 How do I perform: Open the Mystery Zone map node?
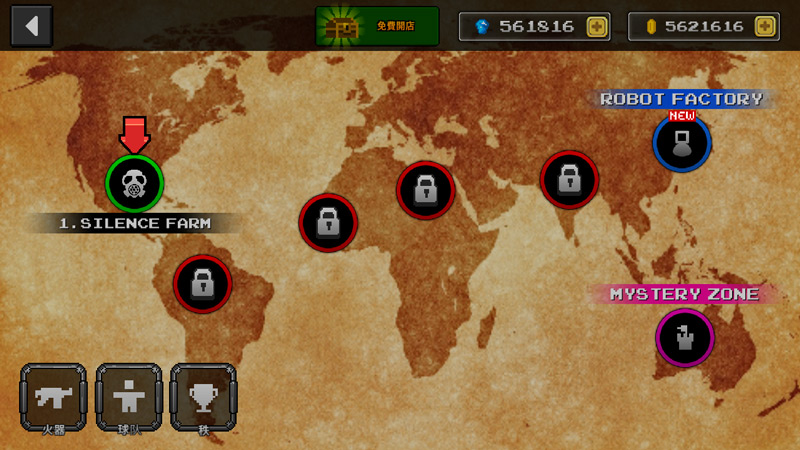[685, 337]
